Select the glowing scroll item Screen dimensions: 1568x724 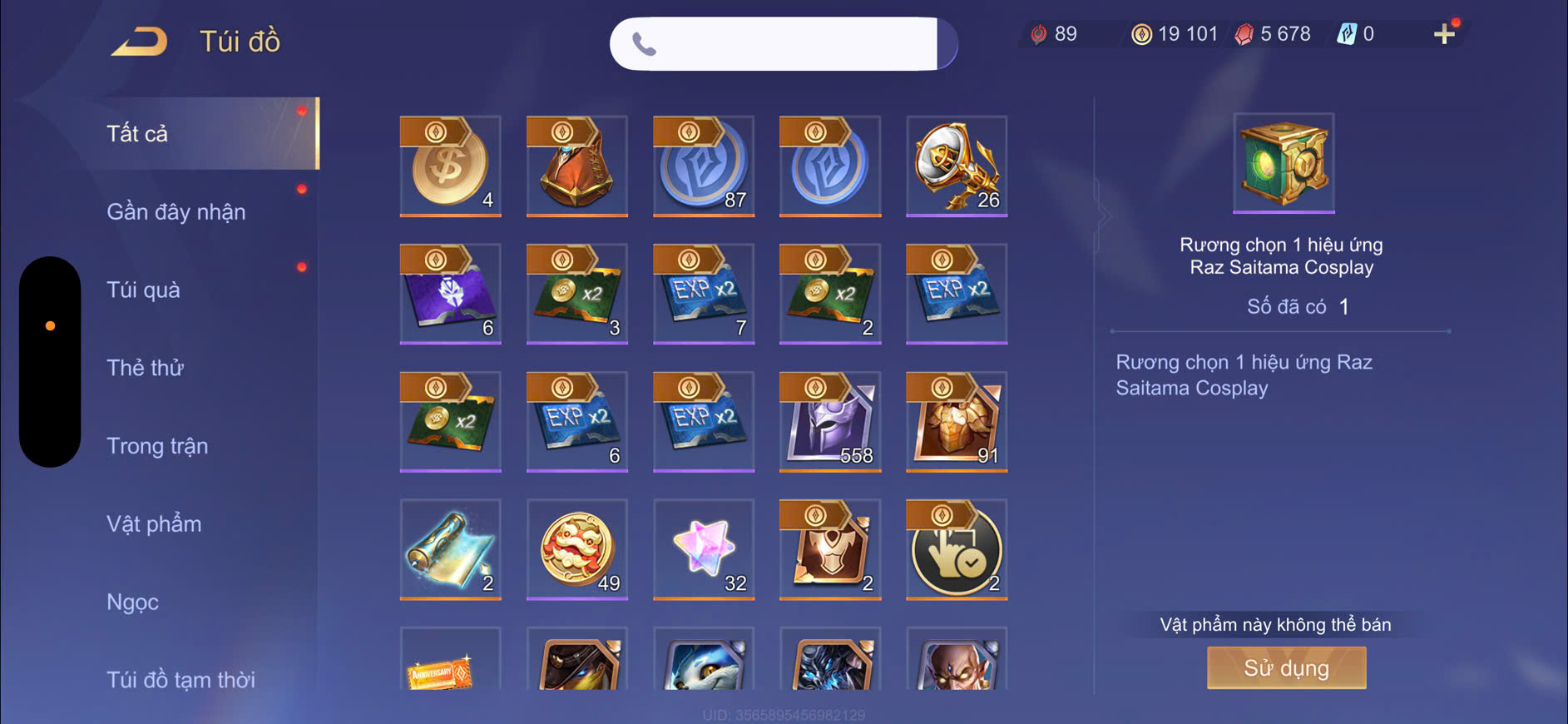pyautogui.click(x=450, y=548)
